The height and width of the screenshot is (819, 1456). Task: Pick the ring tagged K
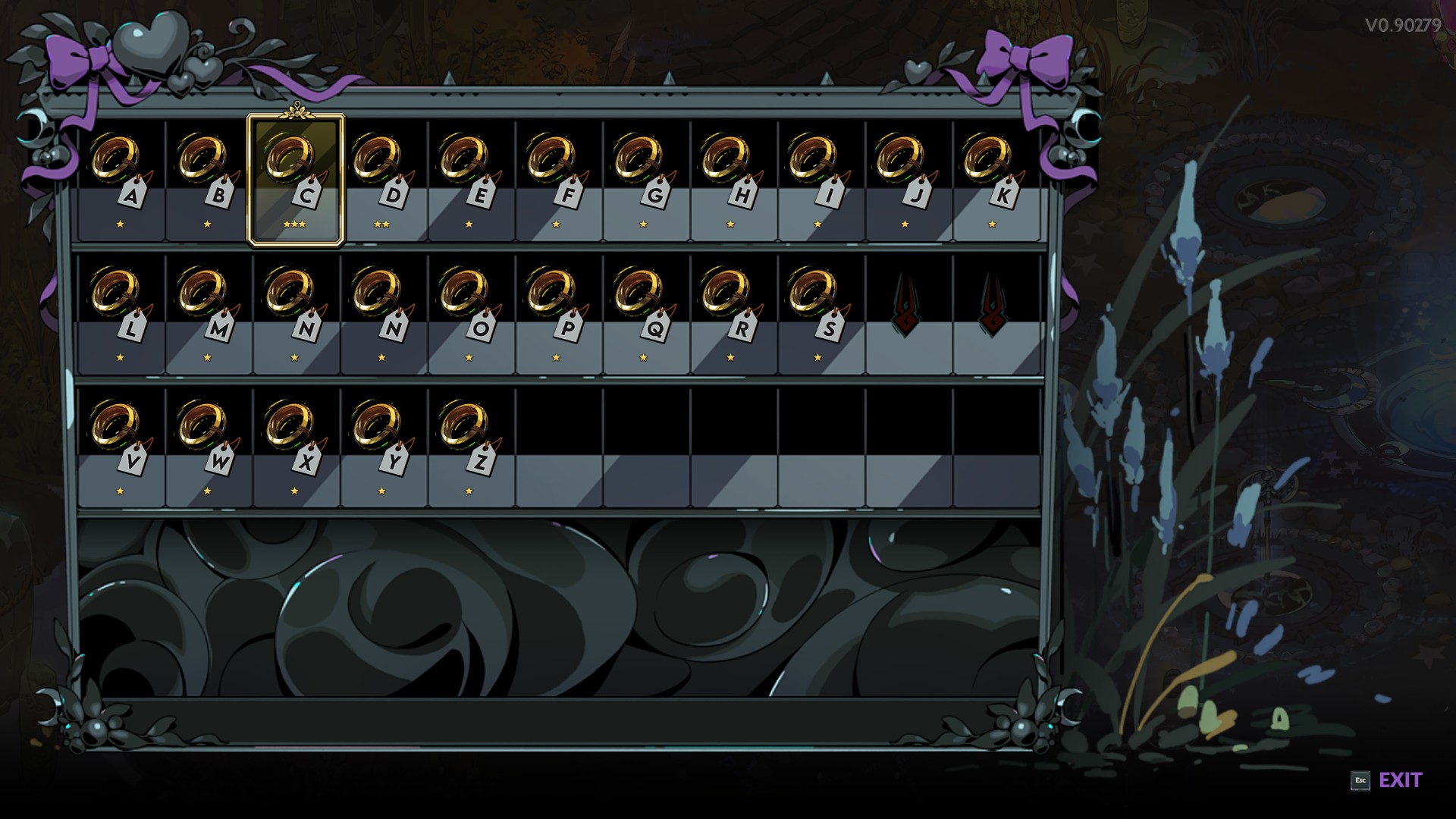[x=994, y=180]
